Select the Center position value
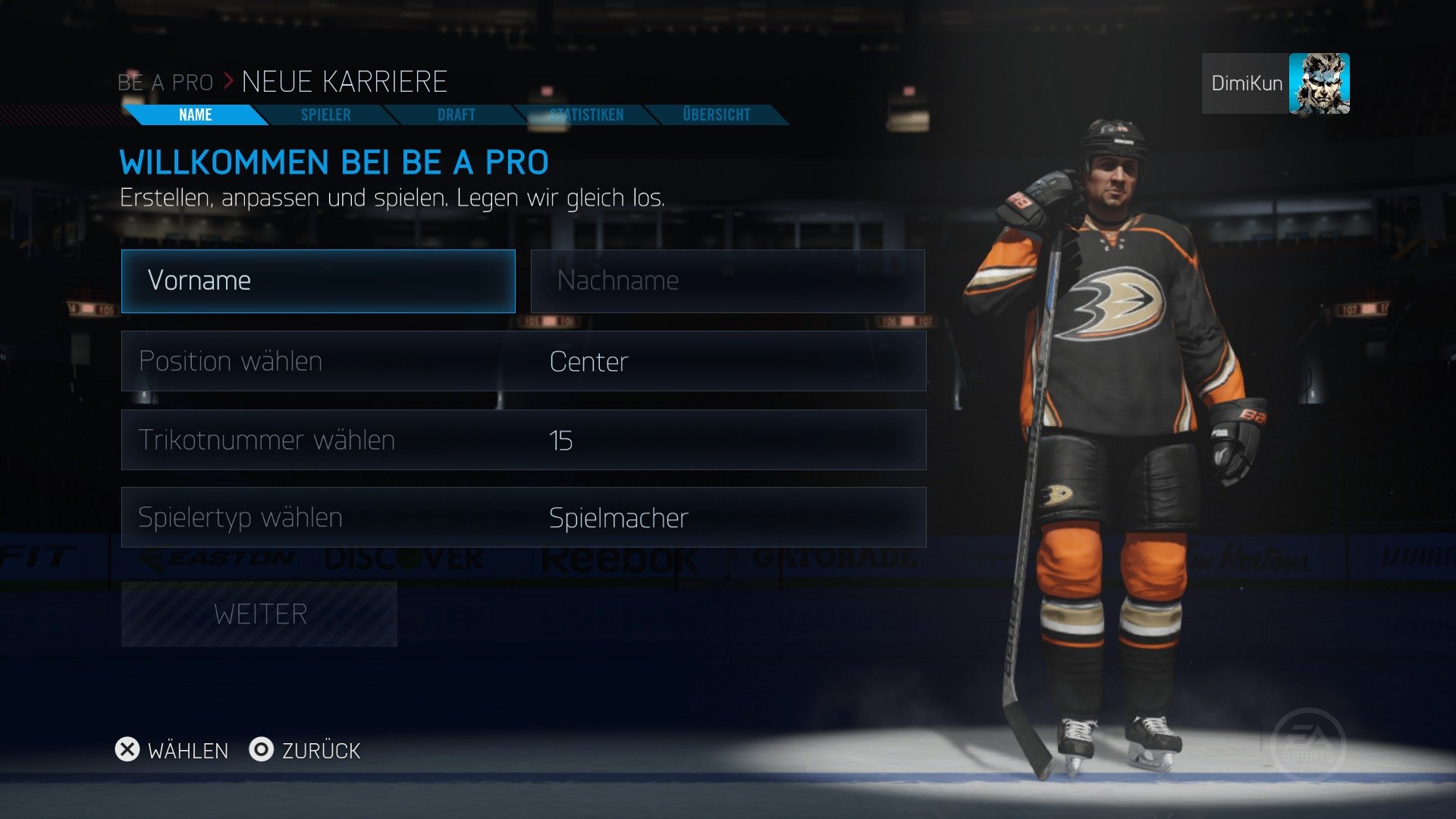 (x=588, y=362)
